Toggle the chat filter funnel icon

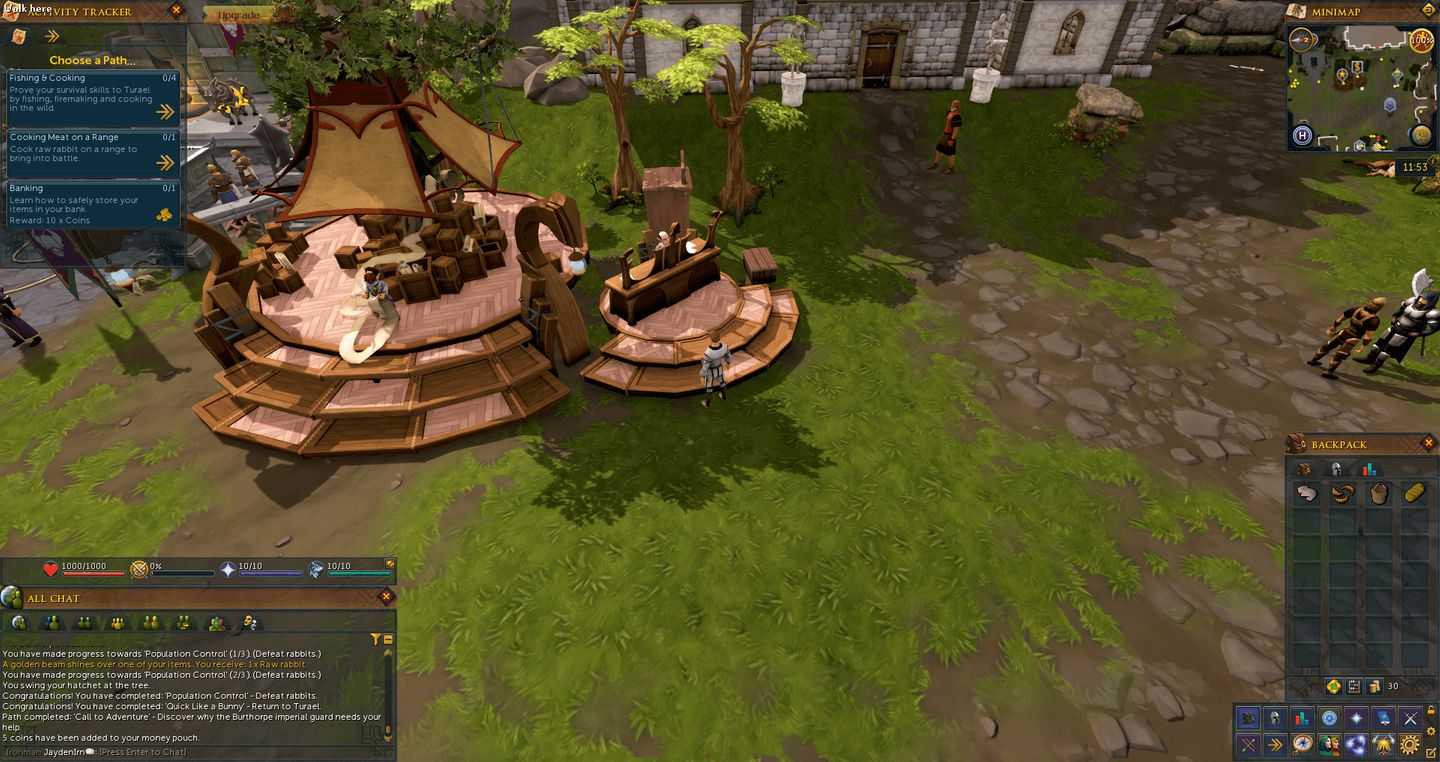tap(376, 638)
